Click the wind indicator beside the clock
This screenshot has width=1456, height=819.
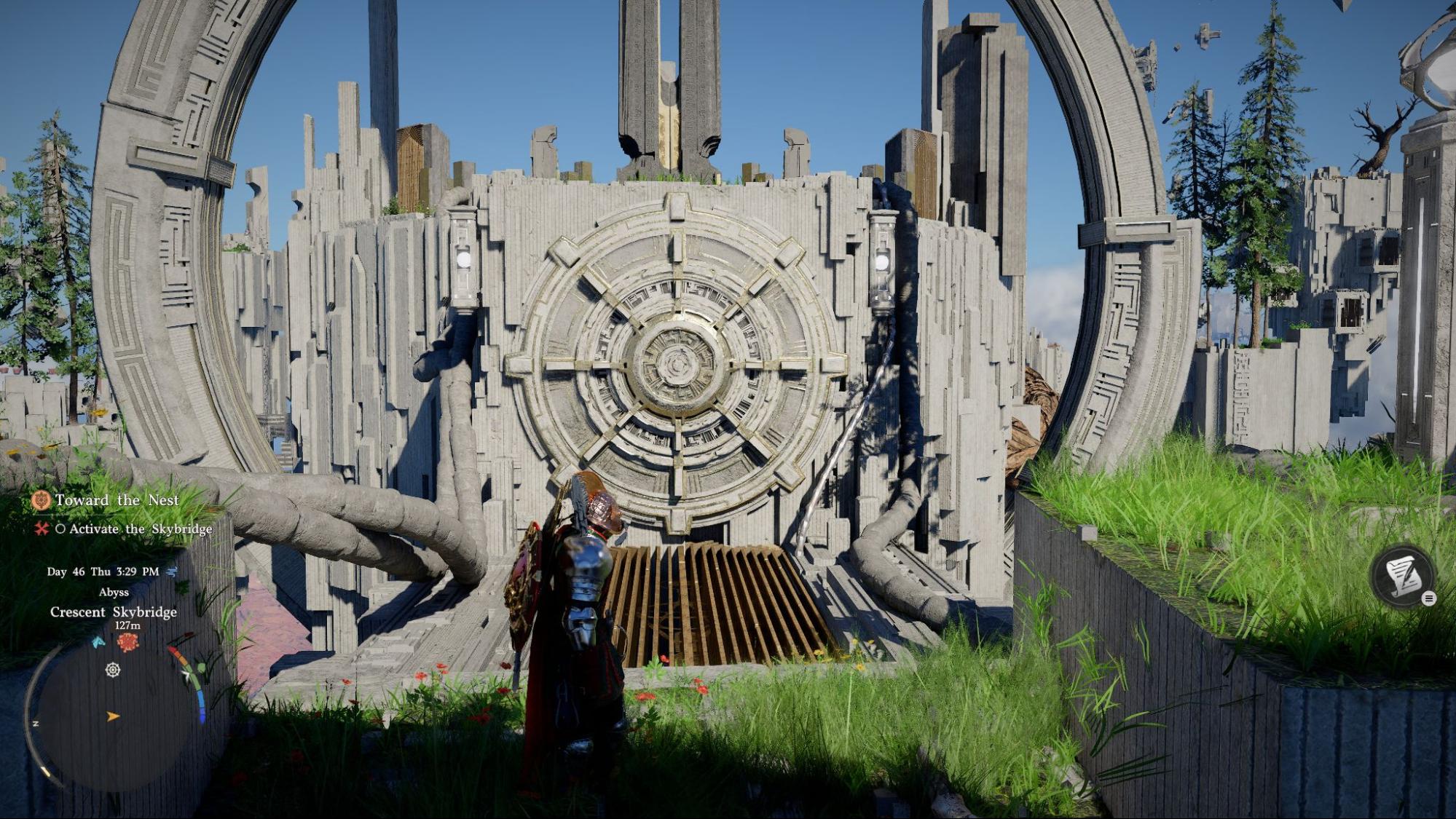(171, 571)
